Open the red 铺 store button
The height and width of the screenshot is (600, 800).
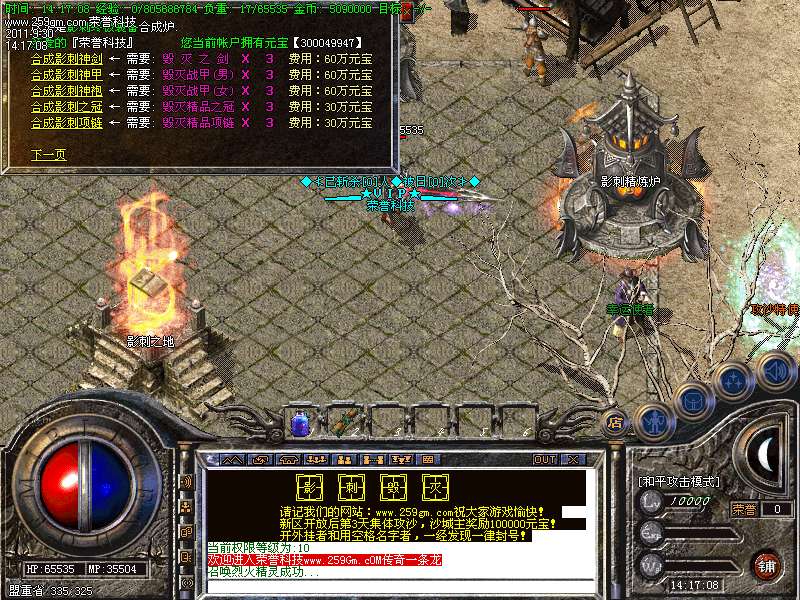click(x=767, y=563)
